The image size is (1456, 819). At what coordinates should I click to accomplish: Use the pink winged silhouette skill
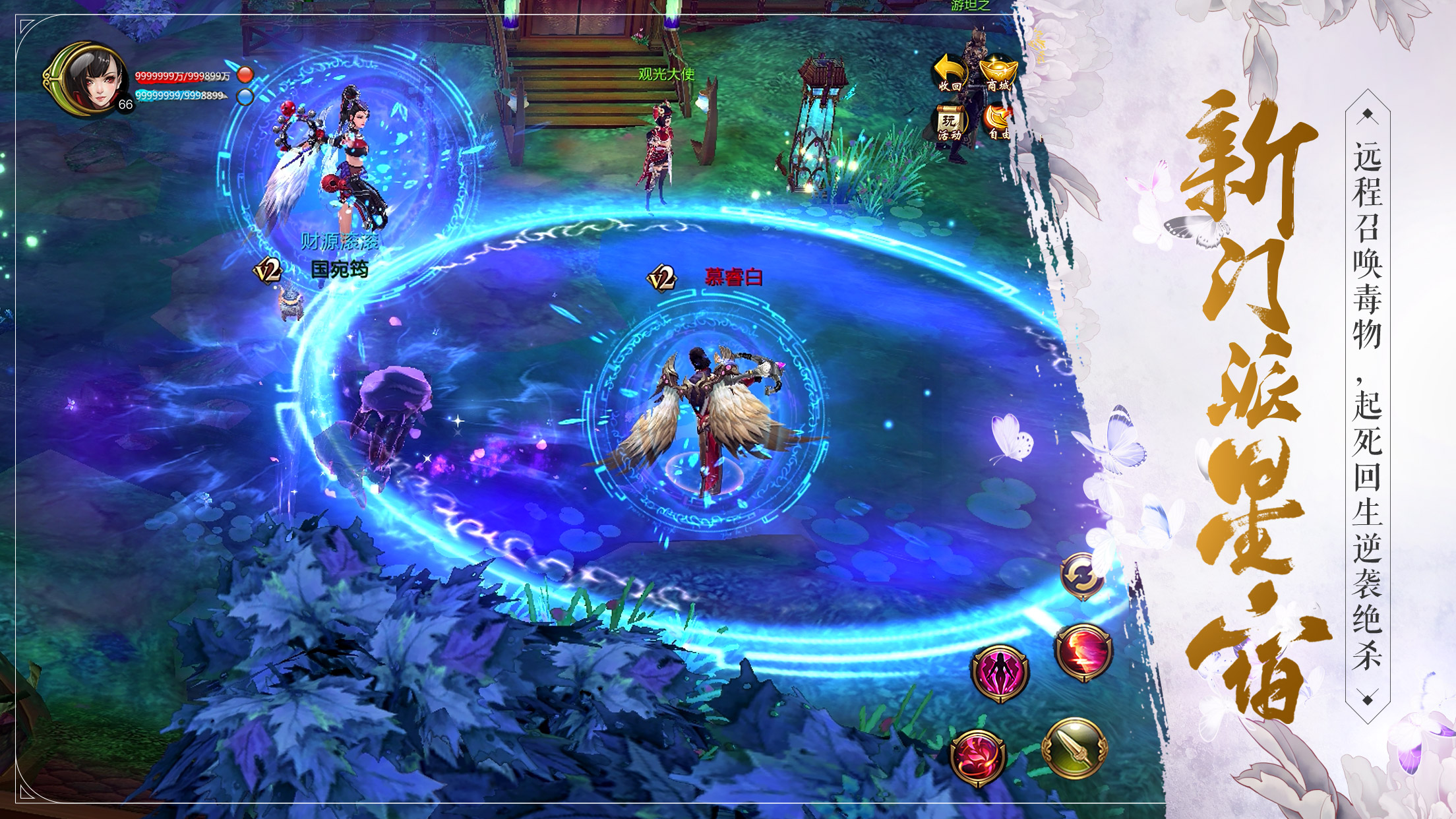(x=1000, y=671)
